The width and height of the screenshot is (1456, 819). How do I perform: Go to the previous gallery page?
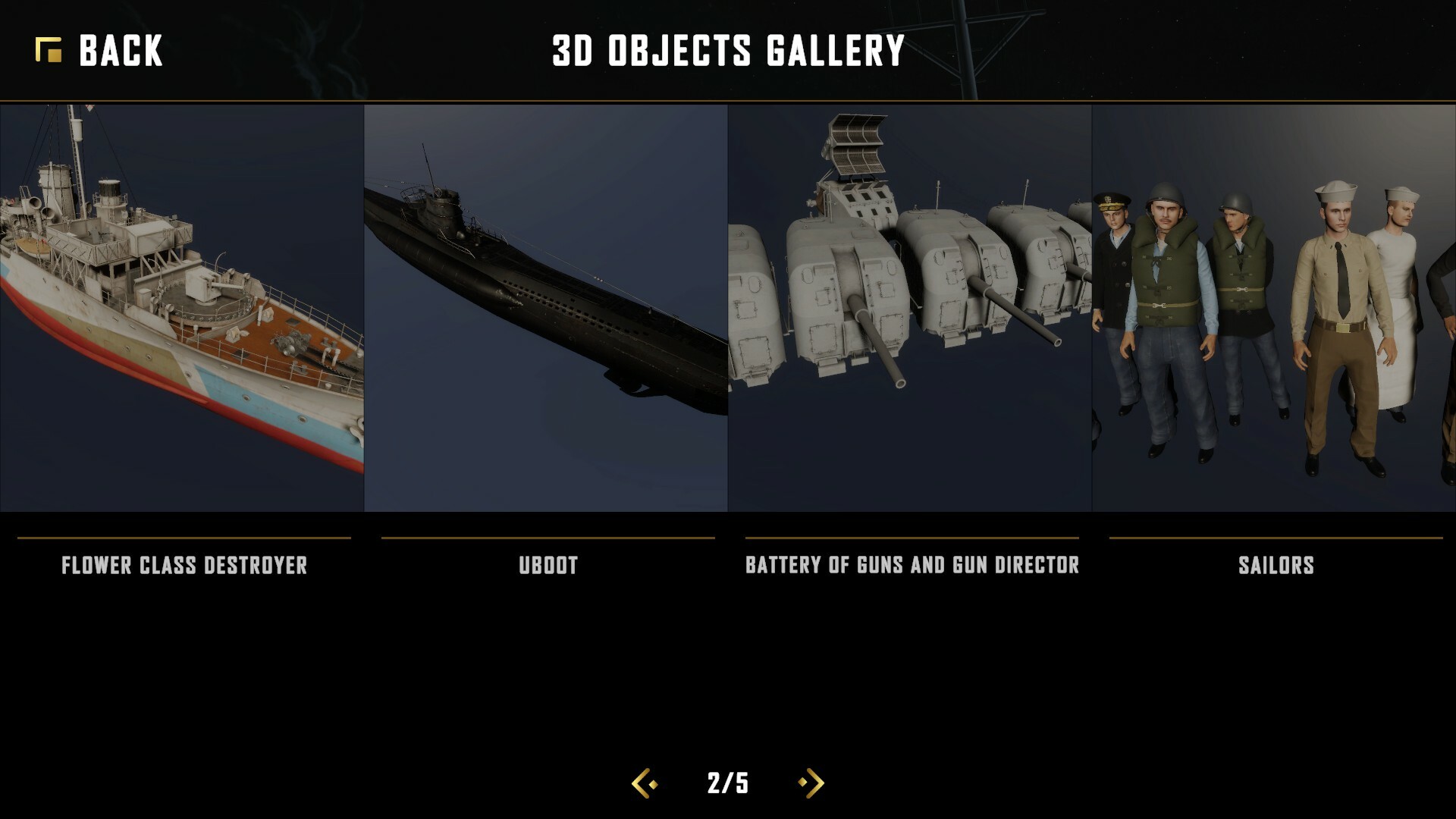pos(645,783)
